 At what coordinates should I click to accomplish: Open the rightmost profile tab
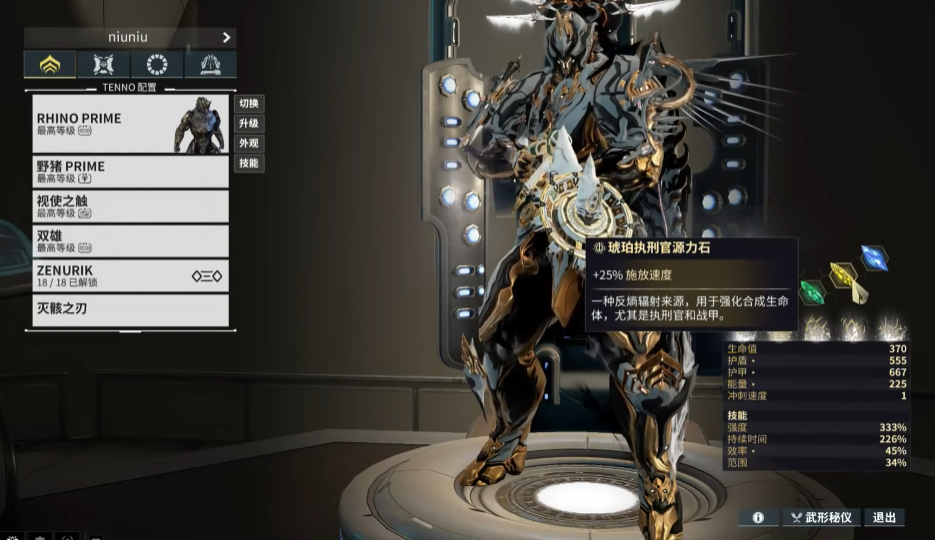(210, 65)
